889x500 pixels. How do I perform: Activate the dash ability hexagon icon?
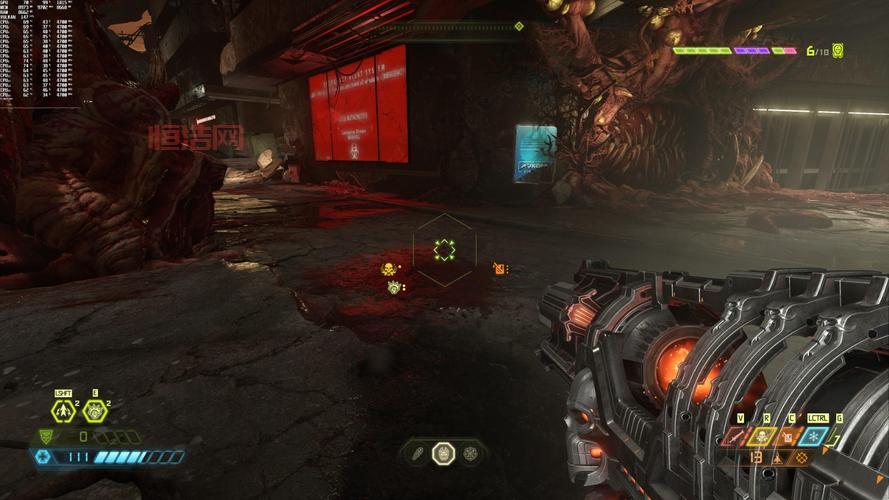pyautogui.click(x=63, y=410)
